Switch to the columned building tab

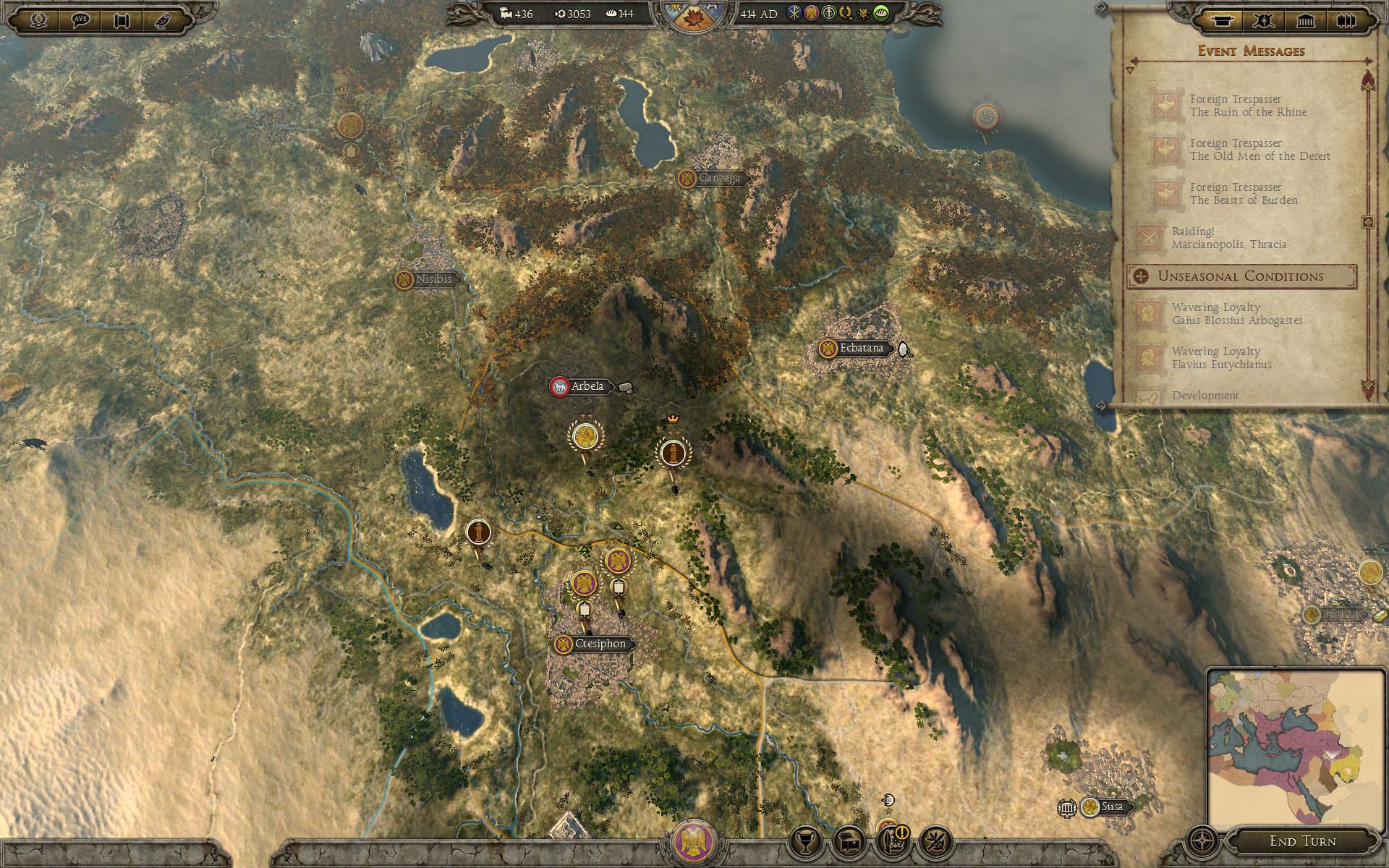pos(1305,20)
